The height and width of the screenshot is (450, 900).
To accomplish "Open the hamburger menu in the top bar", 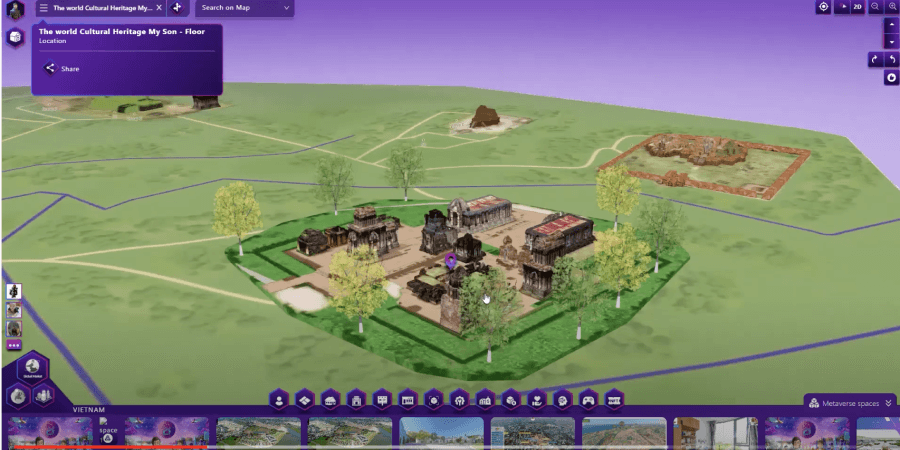I will click(x=44, y=8).
